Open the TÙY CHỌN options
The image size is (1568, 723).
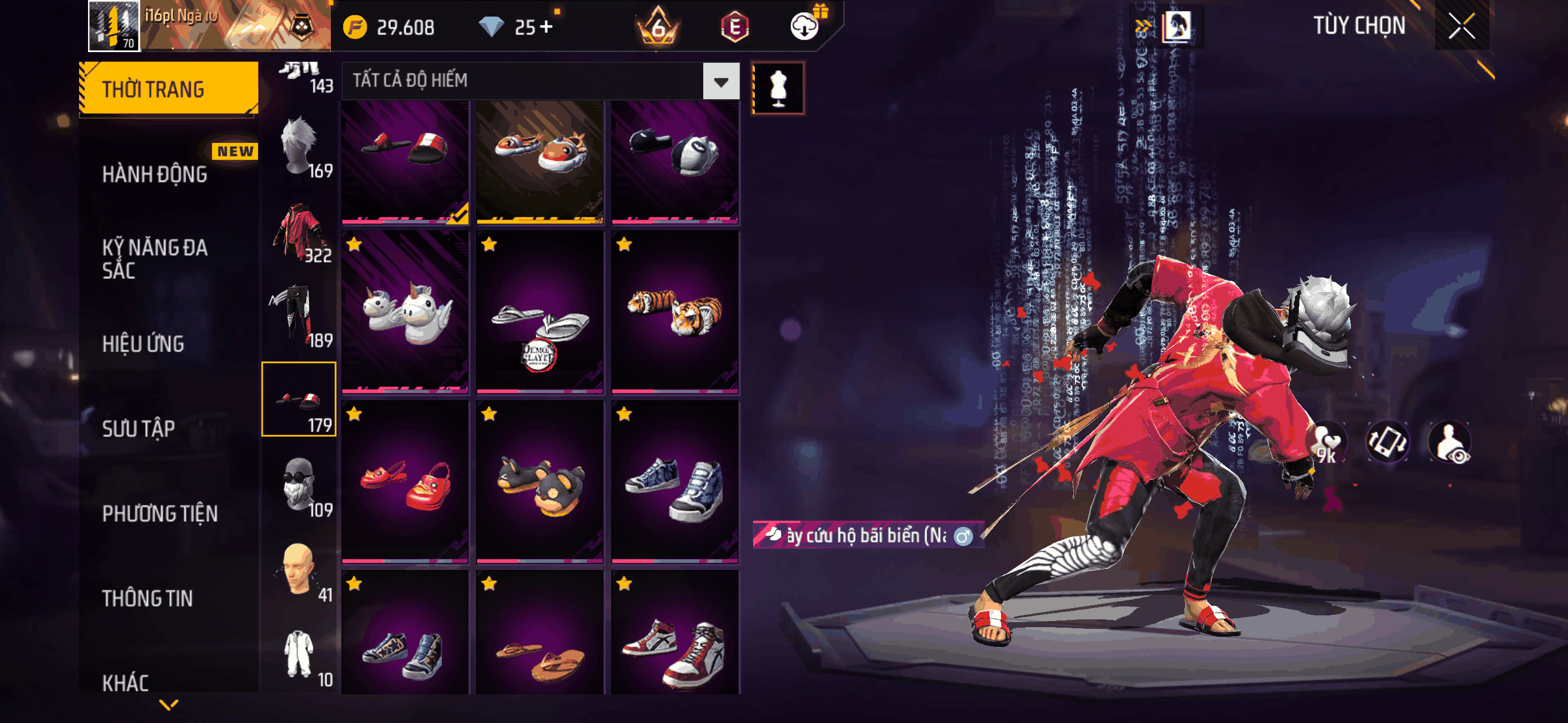1358,26
